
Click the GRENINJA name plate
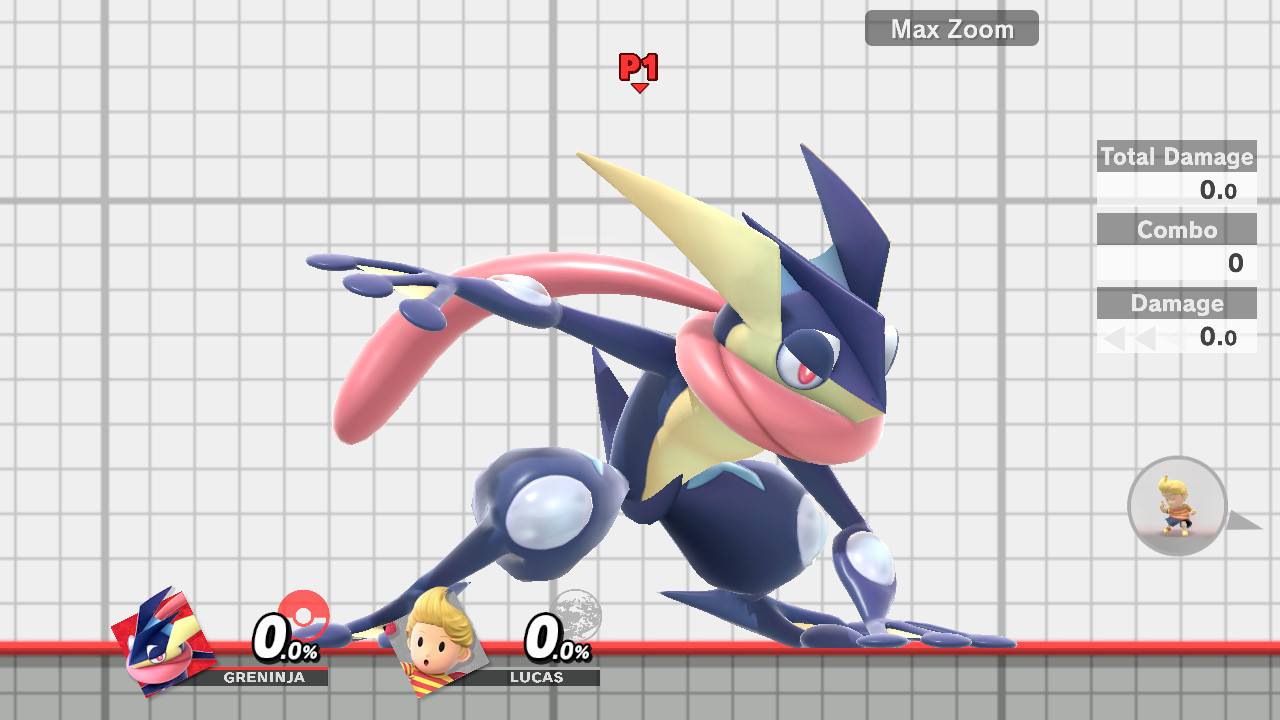click(262, 678)
